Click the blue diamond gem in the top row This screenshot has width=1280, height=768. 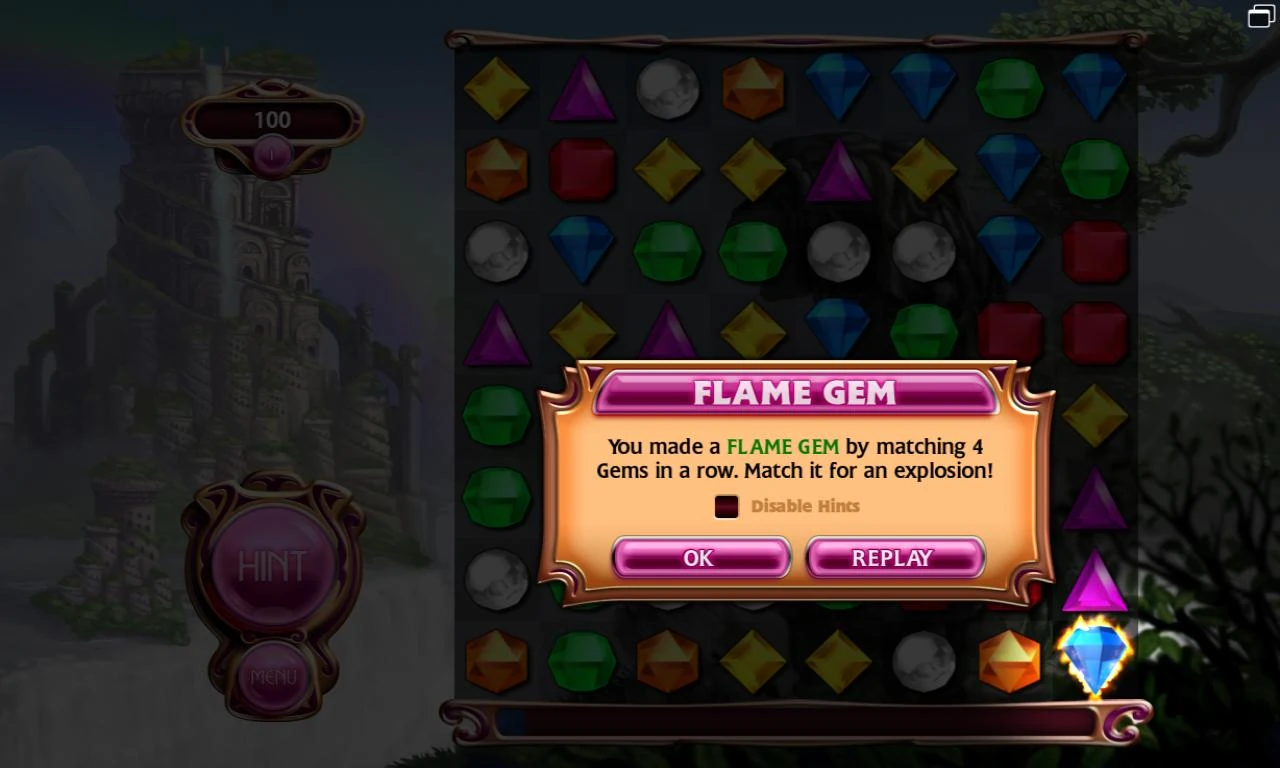[x=838, y=89]
